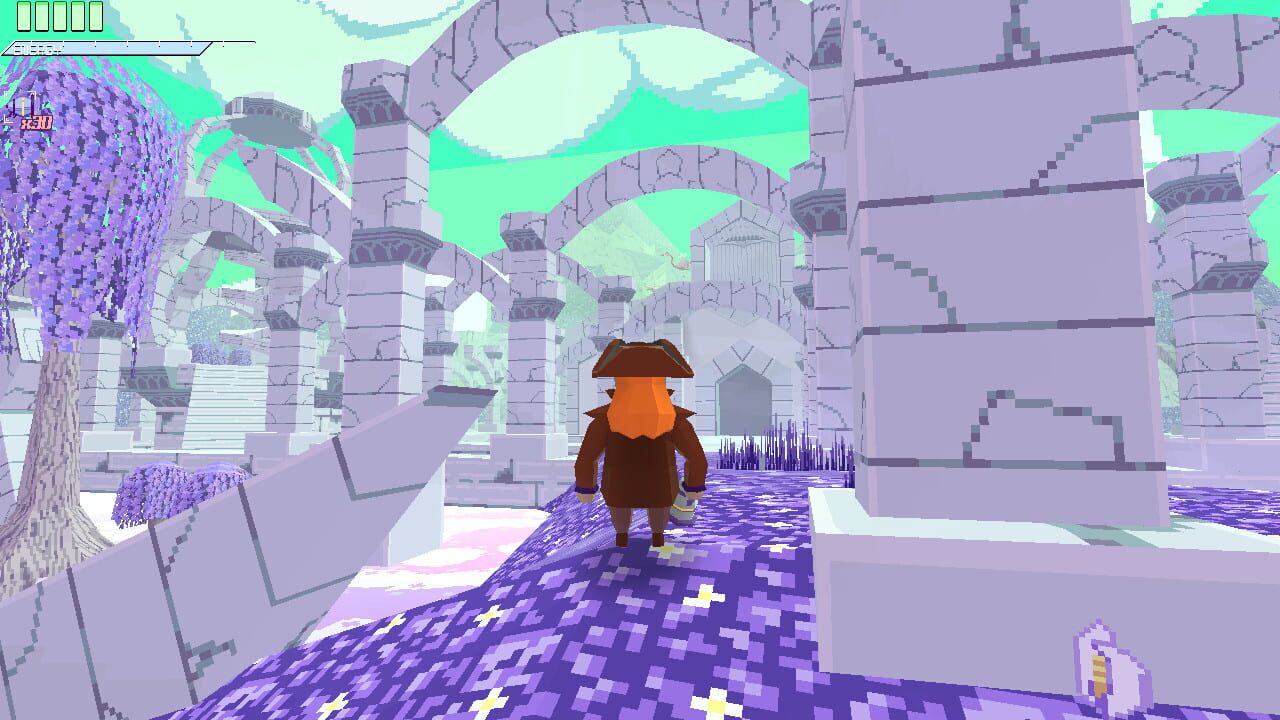Screen dimensions: 1280x720
Task: Click the lantern held by the pirate character
Action: (684, 504)
